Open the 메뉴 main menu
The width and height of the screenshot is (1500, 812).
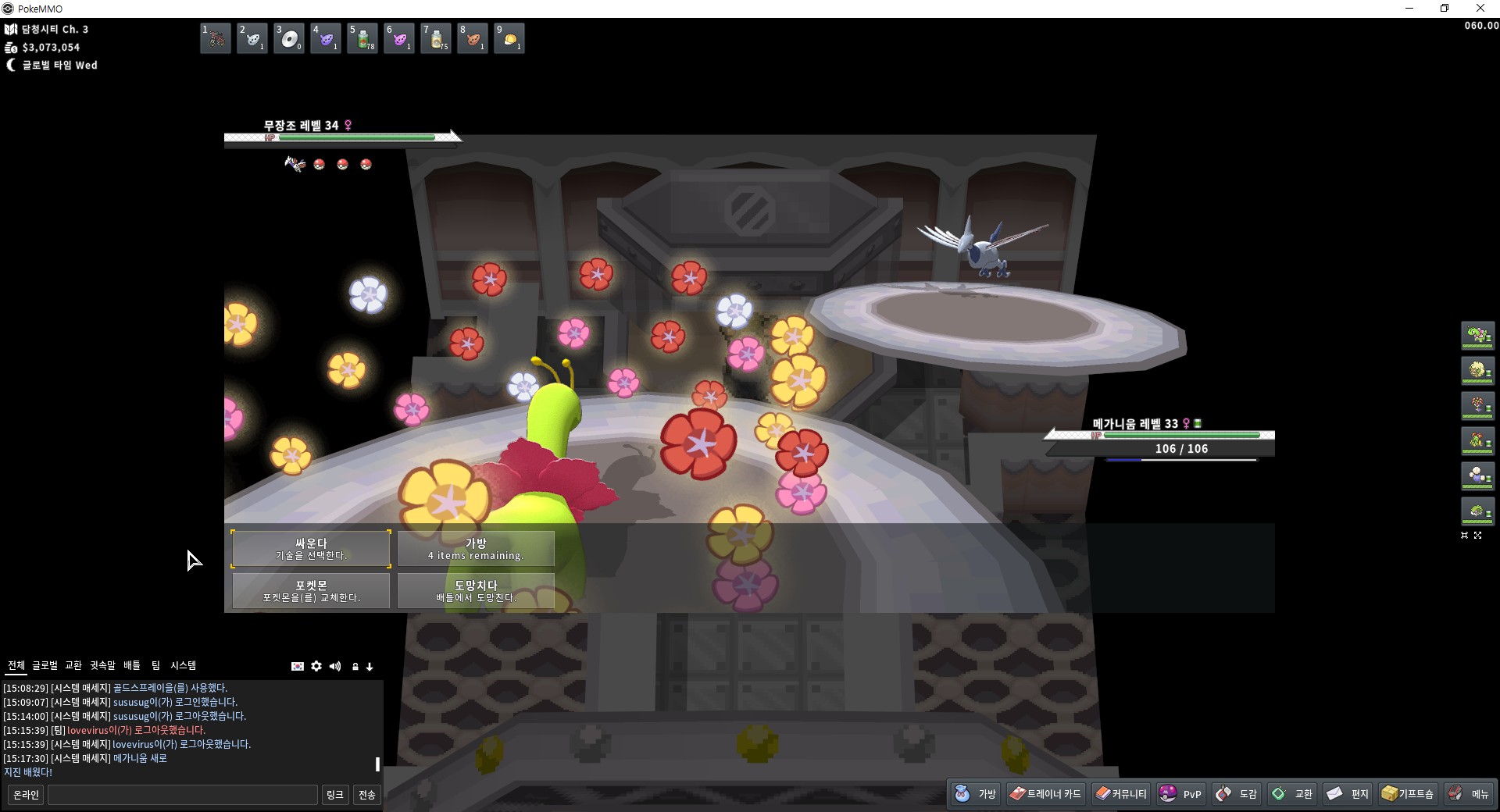tap(1469, 794)
